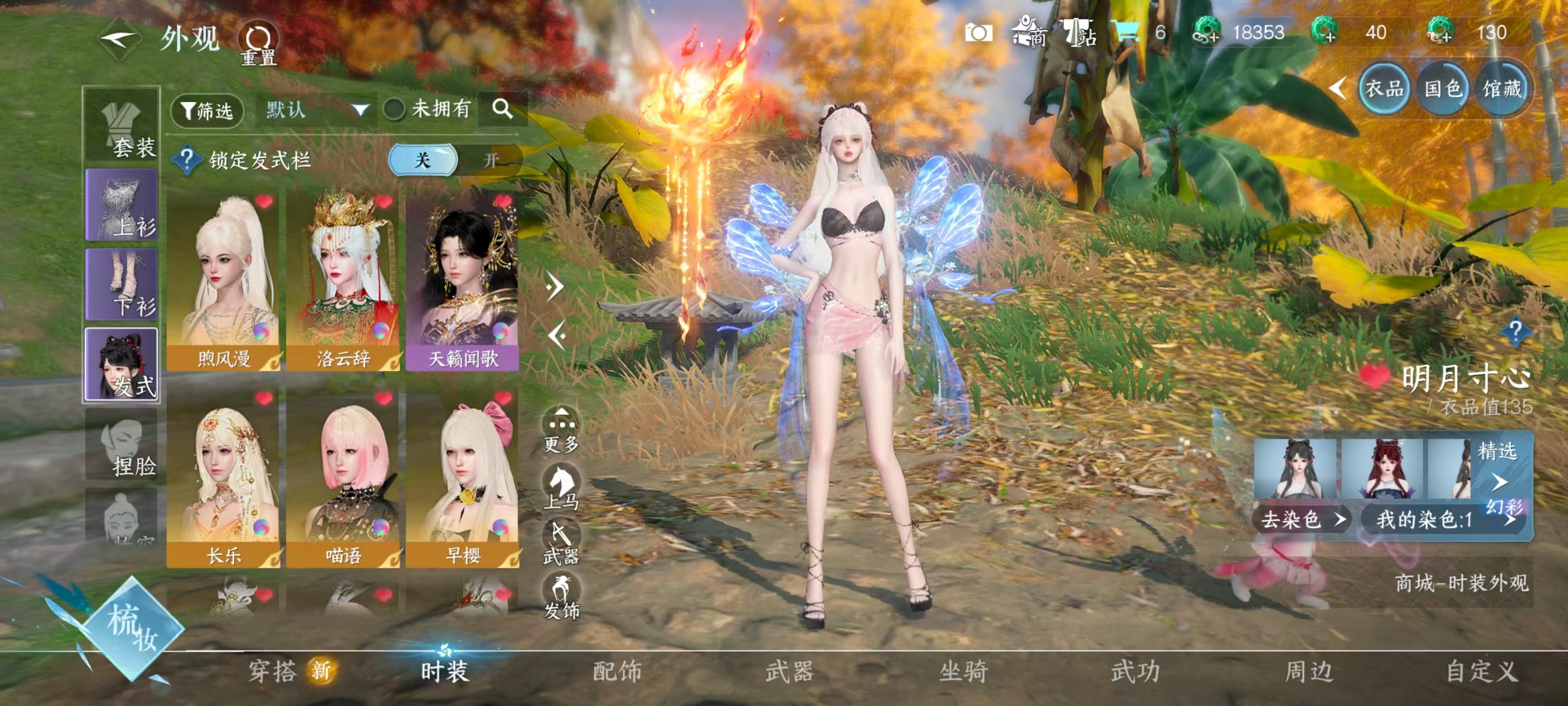The image size is (1568, 706).
Task: Tap the camera screenshot icon
Action: [x=978, y=32]
